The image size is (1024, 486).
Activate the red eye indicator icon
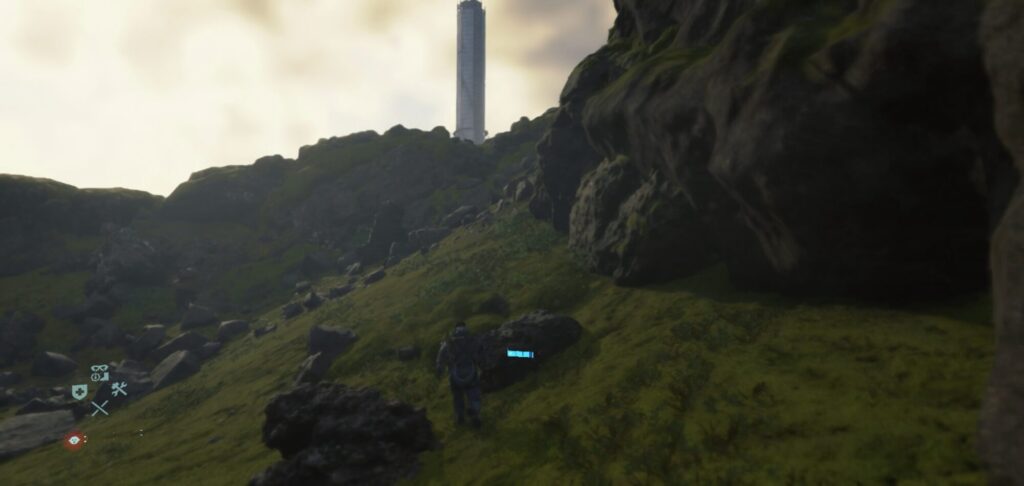coord(73,439)
